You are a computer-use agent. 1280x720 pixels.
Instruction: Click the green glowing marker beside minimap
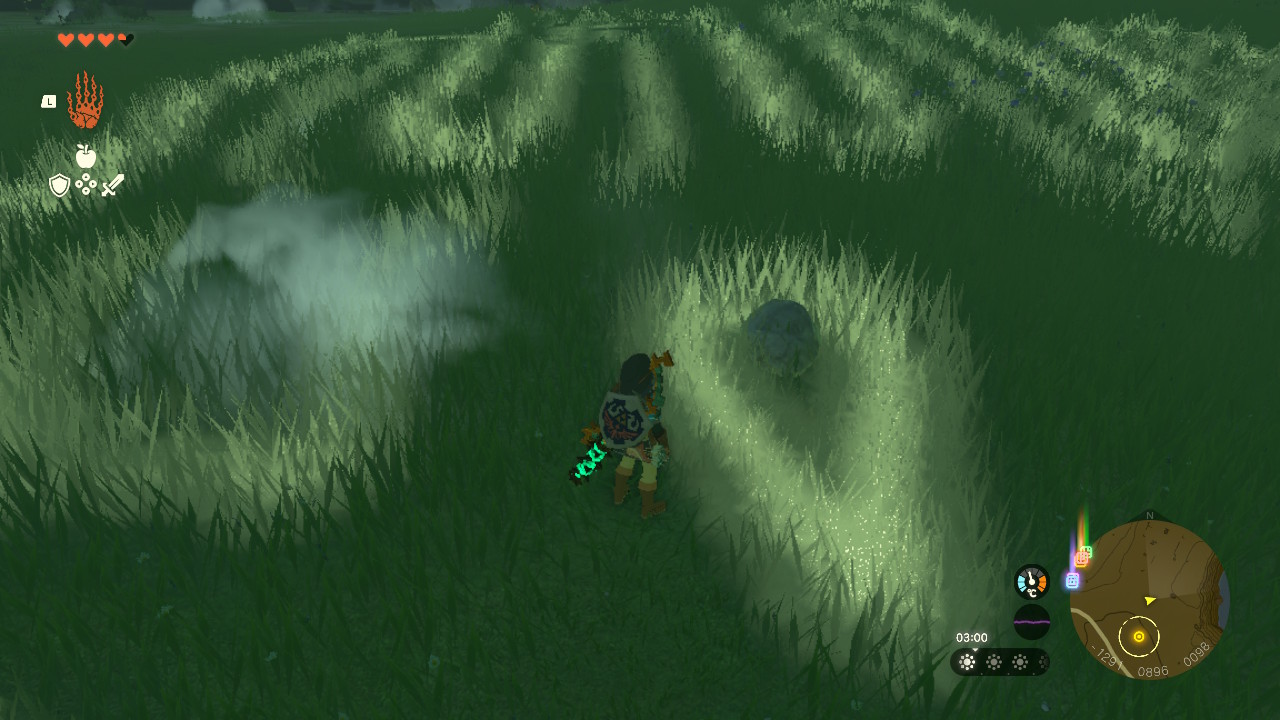(x=1087, y=551)
